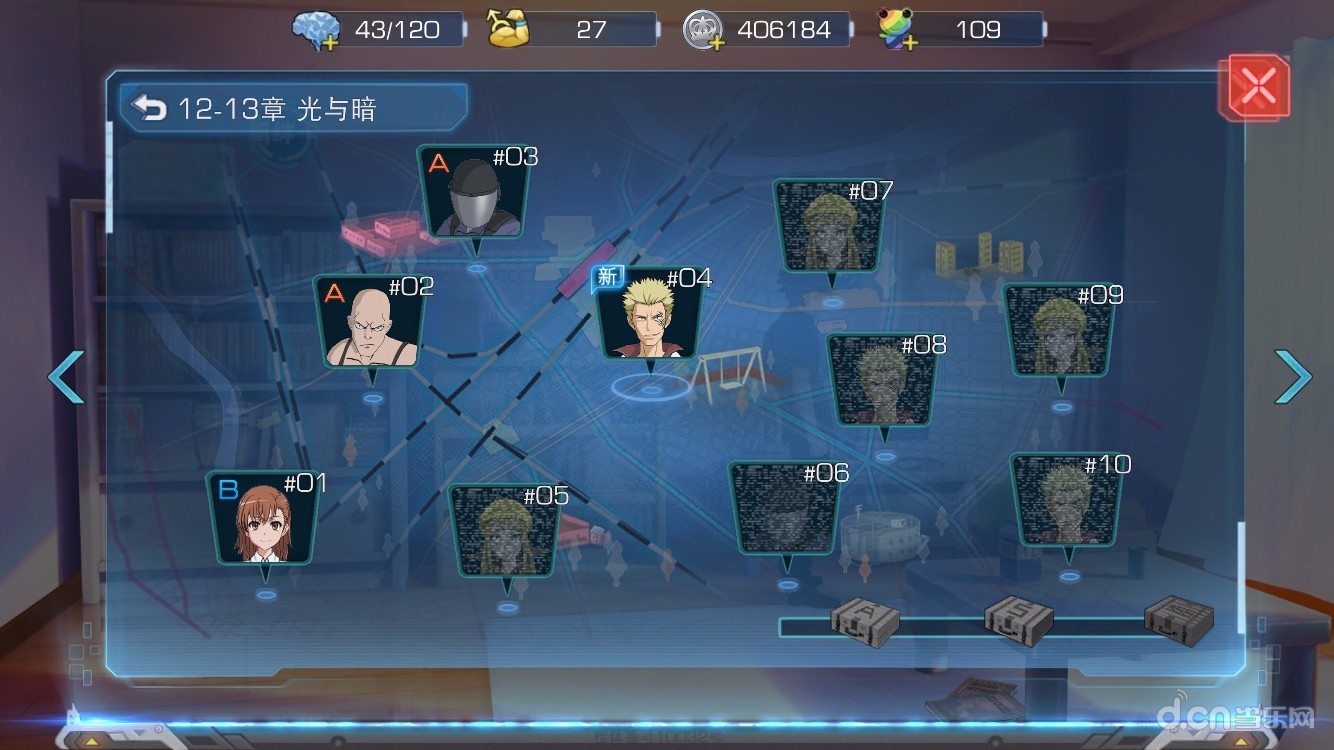Open the last reward chest on the progress bar
This screenshot has width=1334, height=750.
(x=1178, y=619)
